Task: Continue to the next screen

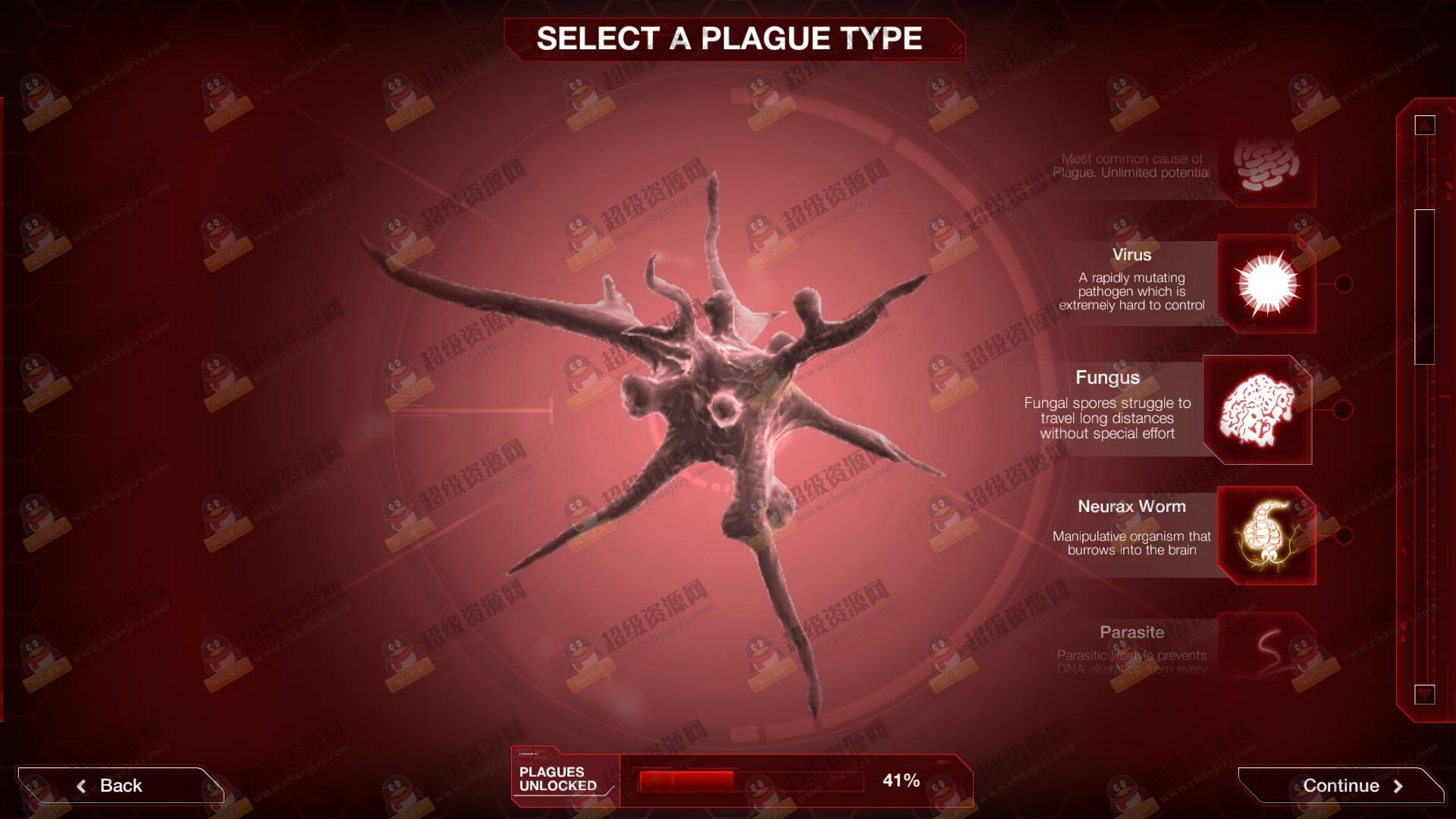Action: [x=1341, y=786]
